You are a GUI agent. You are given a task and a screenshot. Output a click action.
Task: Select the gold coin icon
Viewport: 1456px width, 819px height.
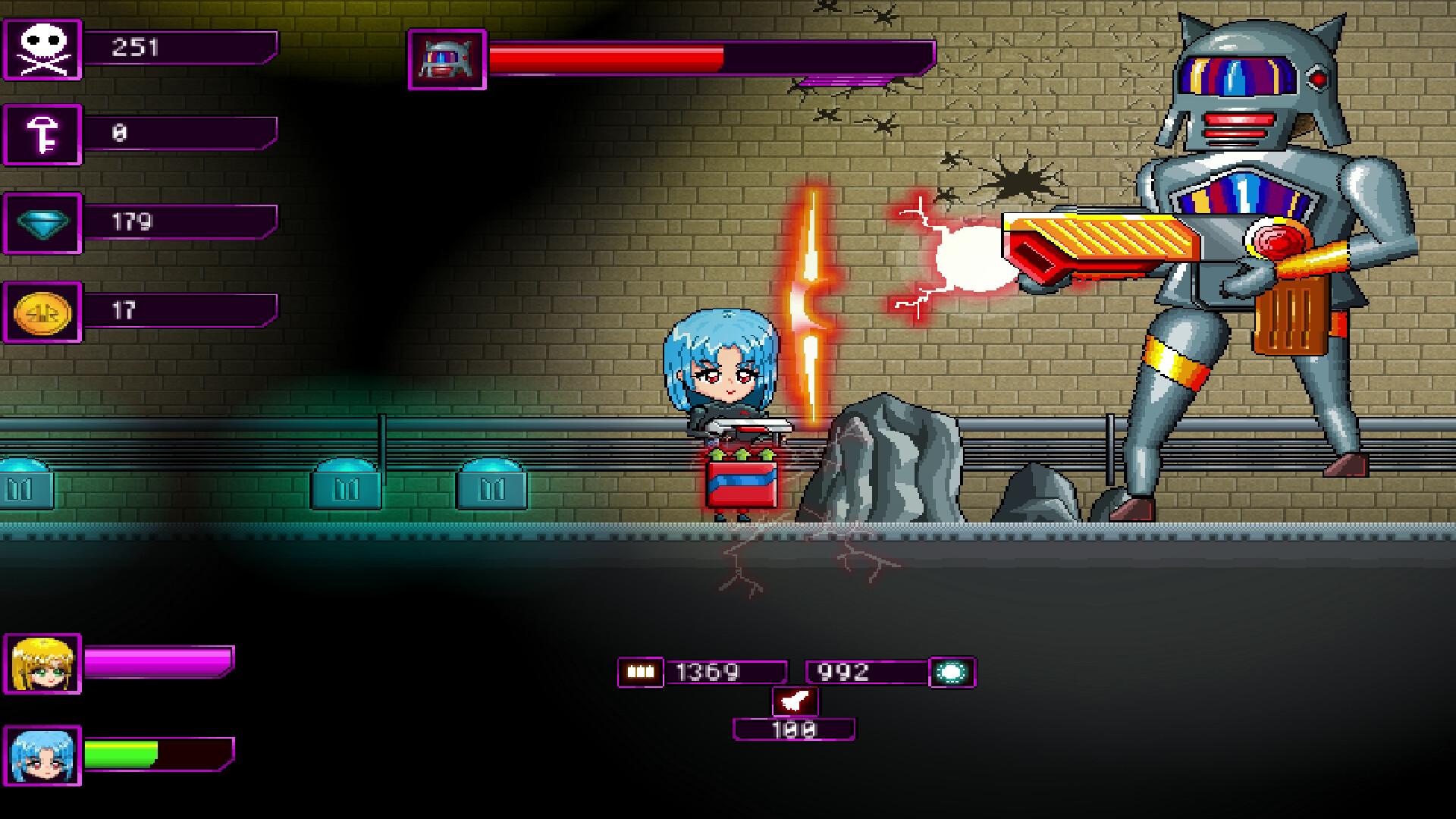43,312
